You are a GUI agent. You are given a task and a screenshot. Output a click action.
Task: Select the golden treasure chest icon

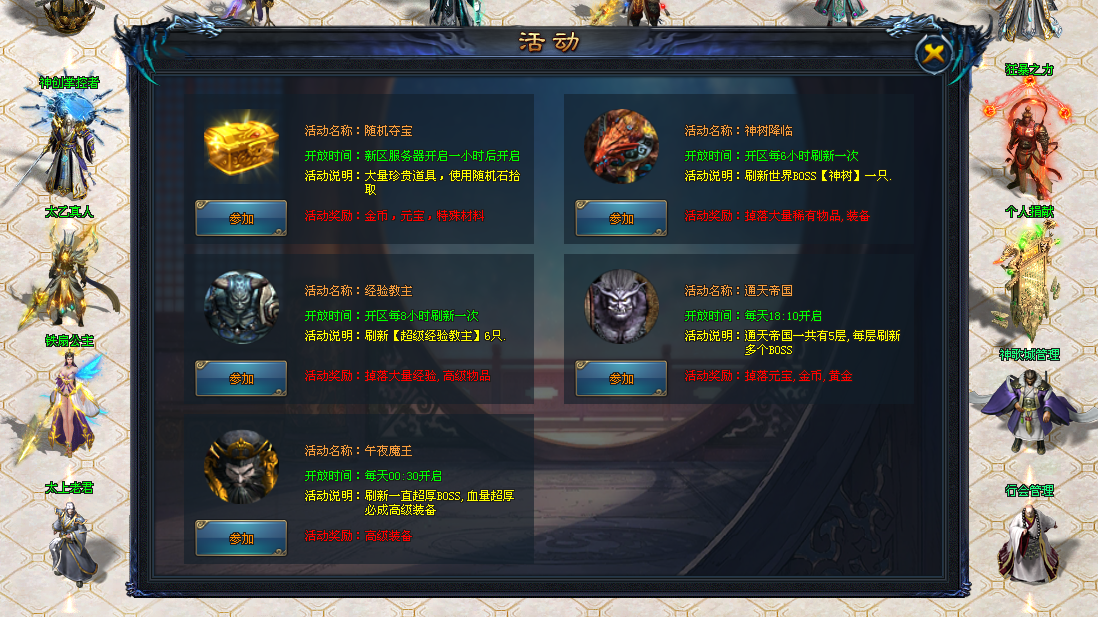pos(241,146)
